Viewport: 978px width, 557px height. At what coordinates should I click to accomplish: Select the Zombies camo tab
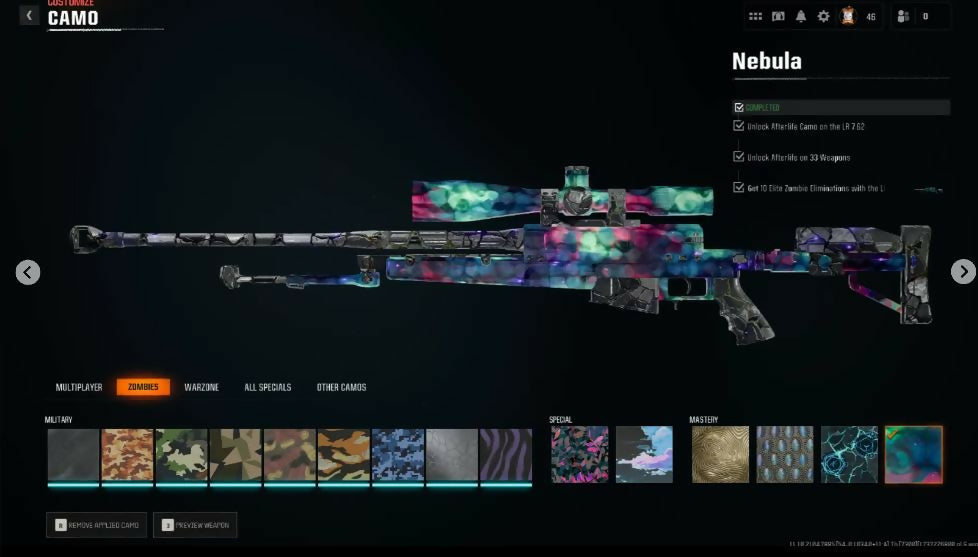pyautogui.click(x=143, y=387)
